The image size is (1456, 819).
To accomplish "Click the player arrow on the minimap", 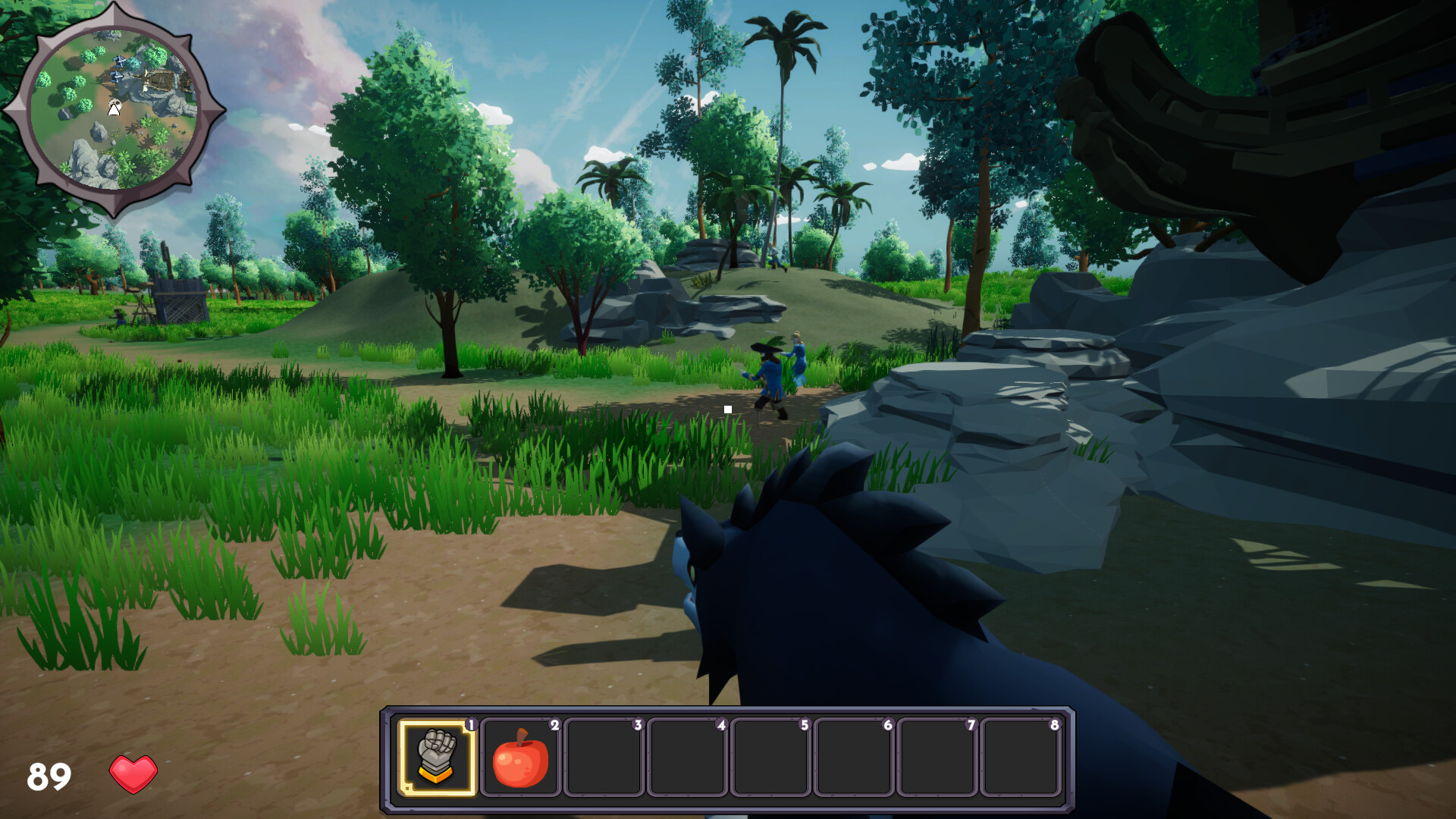I will pos(114,110).
